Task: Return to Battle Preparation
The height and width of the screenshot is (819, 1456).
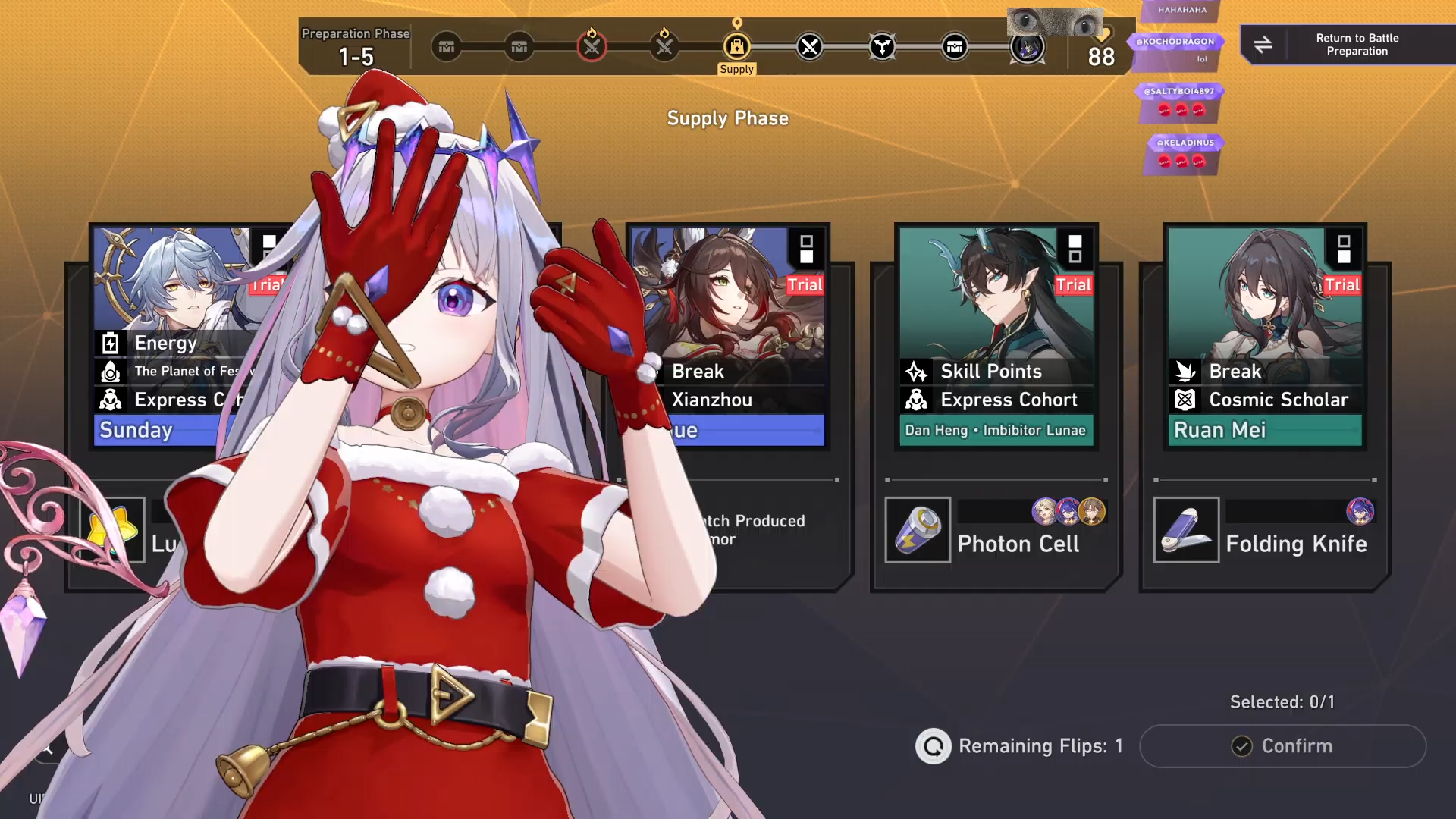Action: [x=1348, y=45]
